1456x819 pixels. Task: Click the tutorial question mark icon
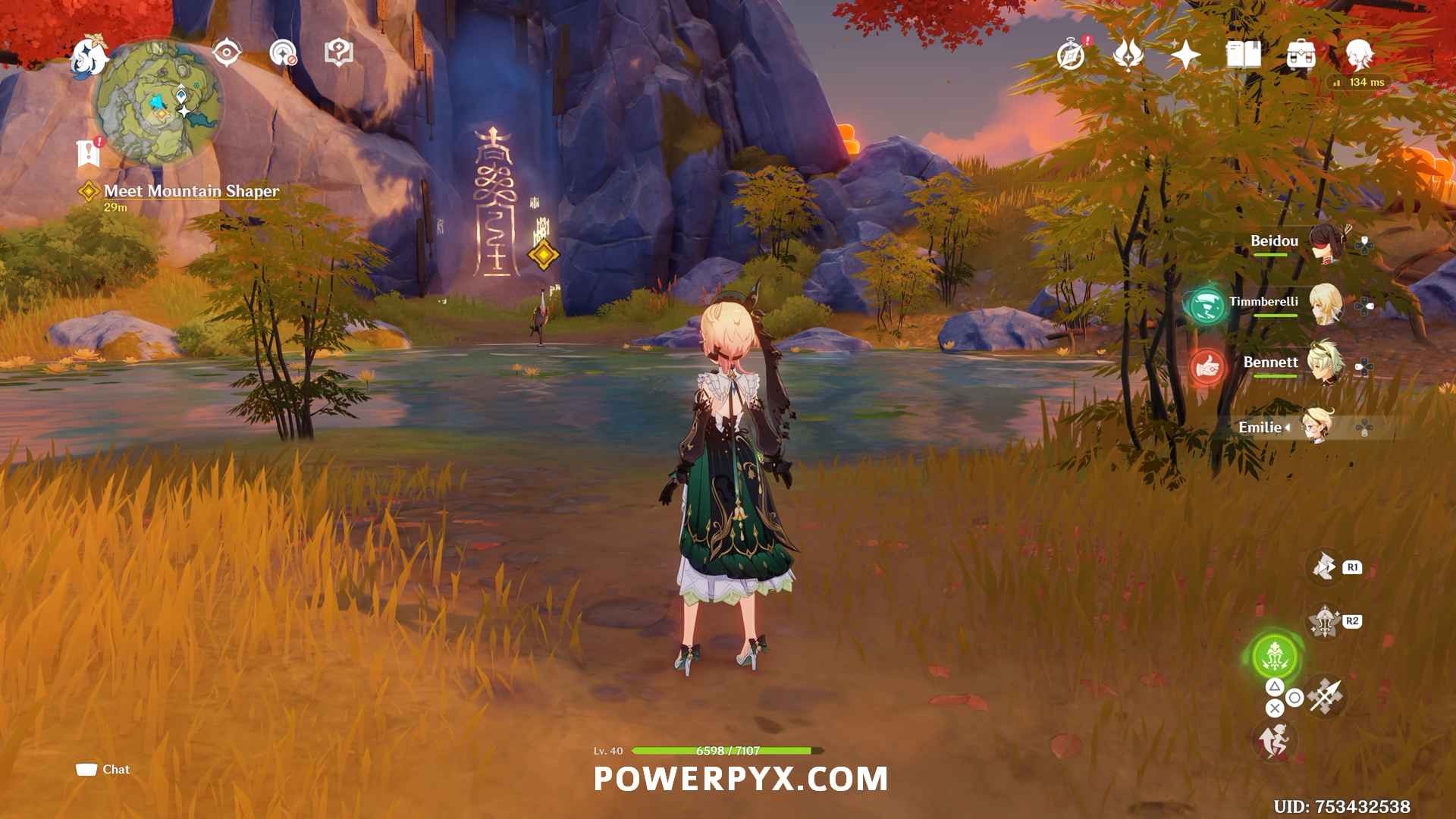point(338,53)
